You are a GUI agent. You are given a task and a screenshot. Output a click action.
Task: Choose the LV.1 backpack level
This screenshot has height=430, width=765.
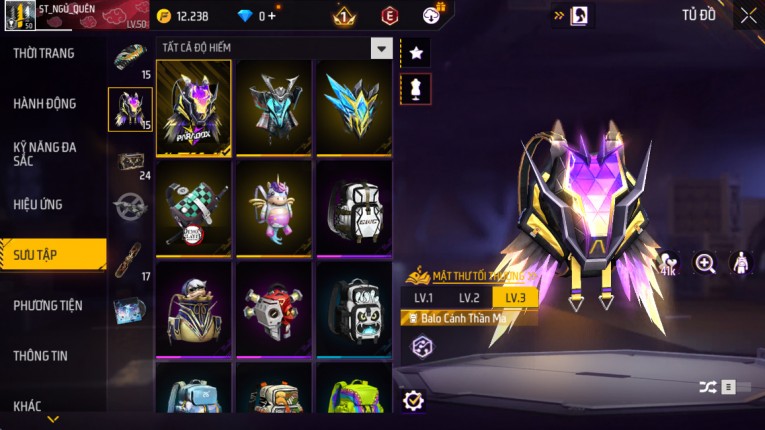[x=424, y=298]
